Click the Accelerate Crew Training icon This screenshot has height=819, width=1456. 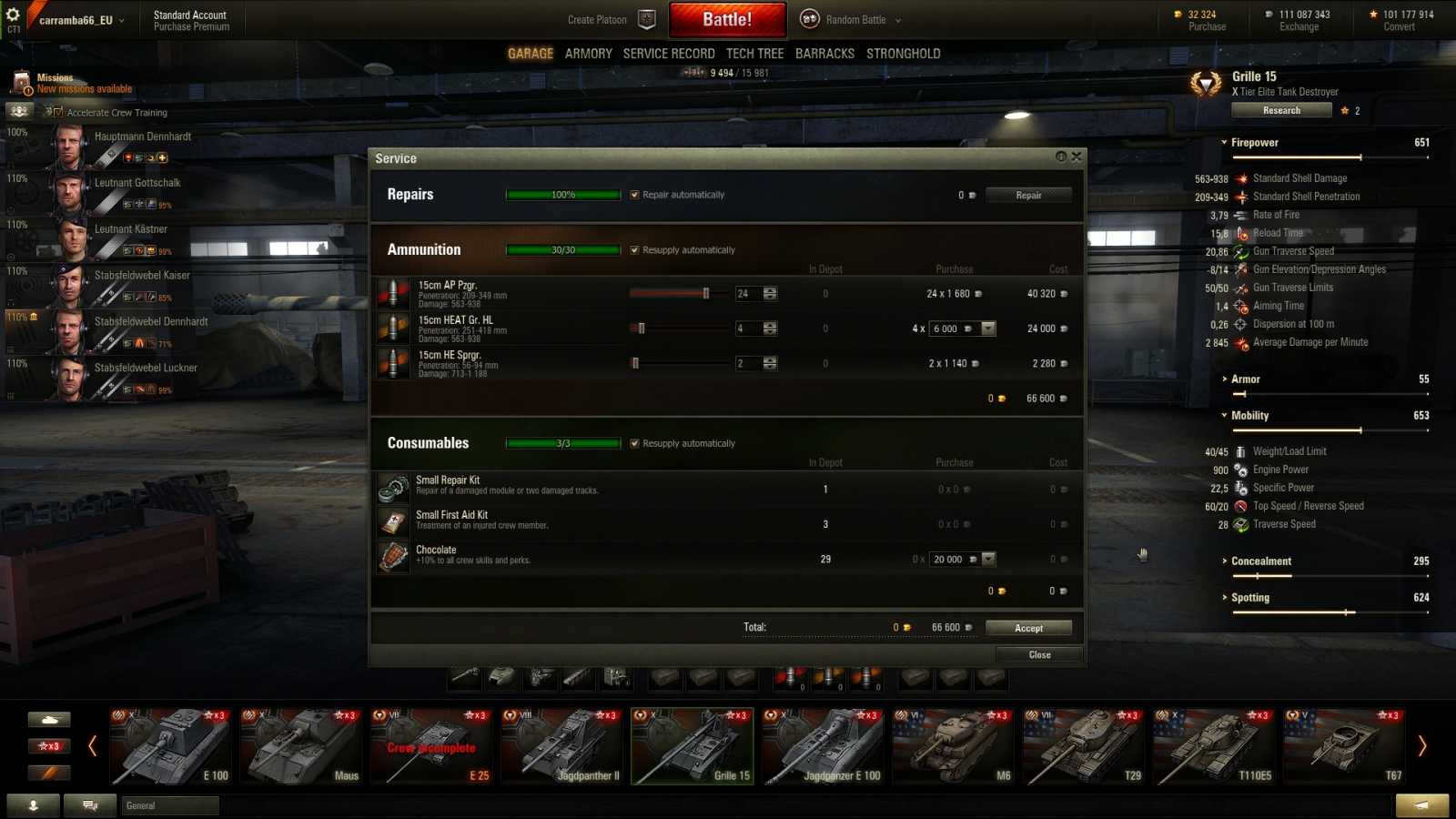pyautogui.click(x=20, y=112)
